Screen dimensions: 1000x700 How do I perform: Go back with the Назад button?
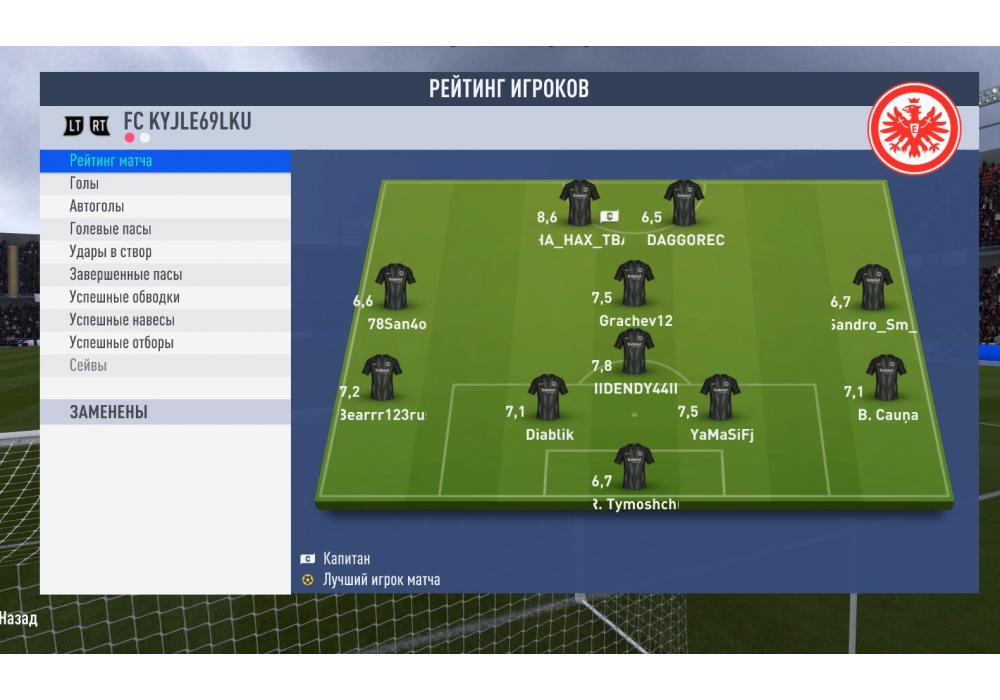tap(18, 619)
